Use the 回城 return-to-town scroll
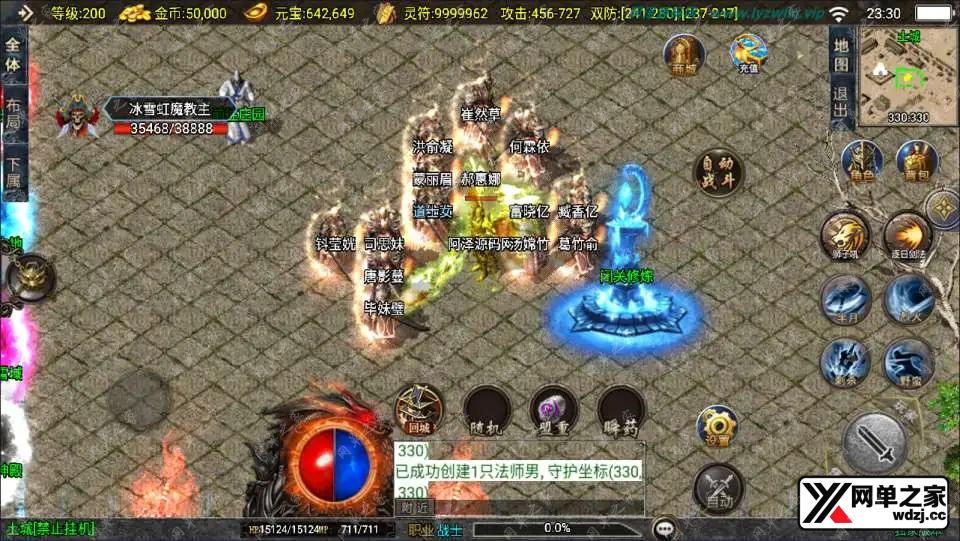This screenshot has height=541, width=960. tap(417, 409)
